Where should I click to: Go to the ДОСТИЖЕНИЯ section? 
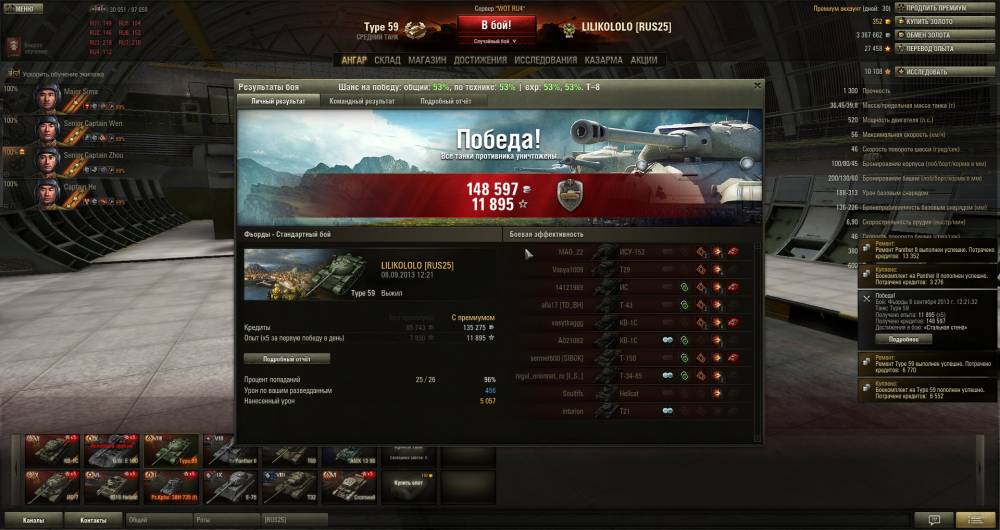479,60
